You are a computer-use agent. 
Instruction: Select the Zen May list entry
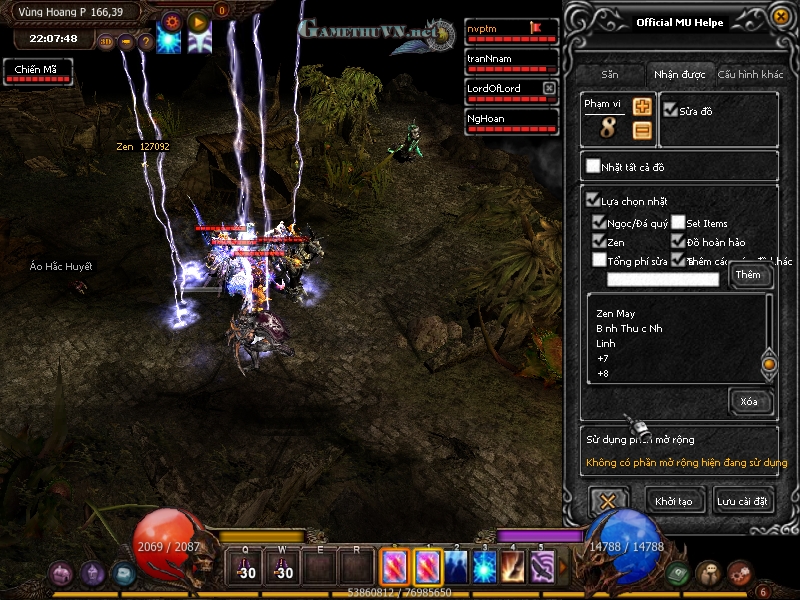coord(616,314)
